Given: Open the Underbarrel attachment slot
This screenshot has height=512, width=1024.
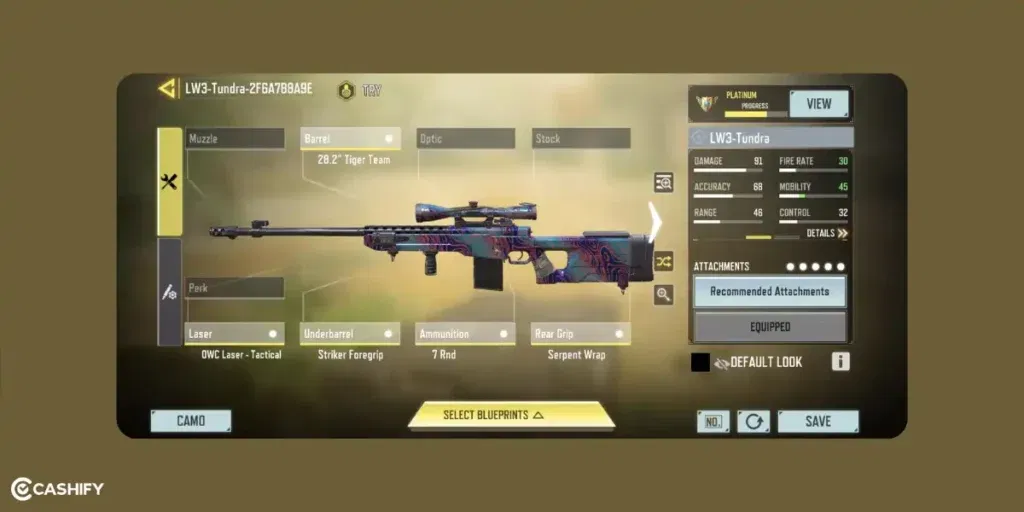Looking at the screenshot, I should (x=350, y=334).
